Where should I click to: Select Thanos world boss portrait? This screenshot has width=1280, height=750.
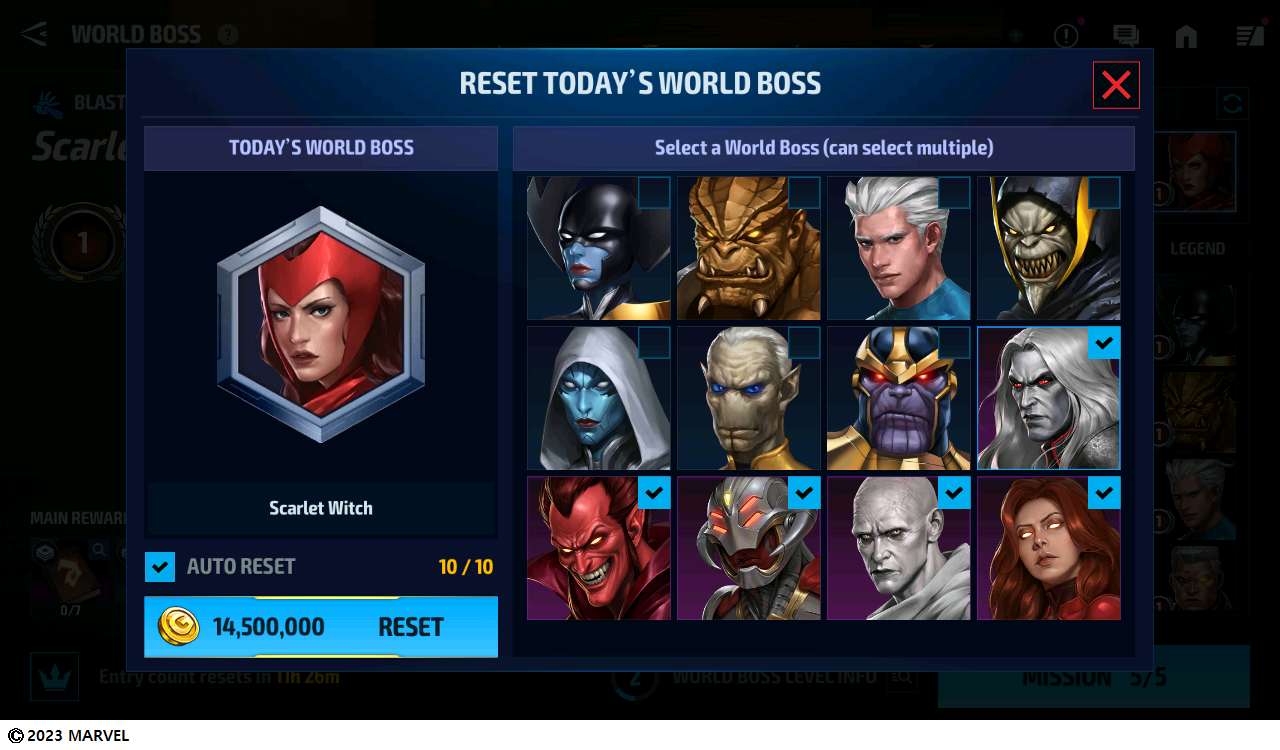tap(898, 398)
